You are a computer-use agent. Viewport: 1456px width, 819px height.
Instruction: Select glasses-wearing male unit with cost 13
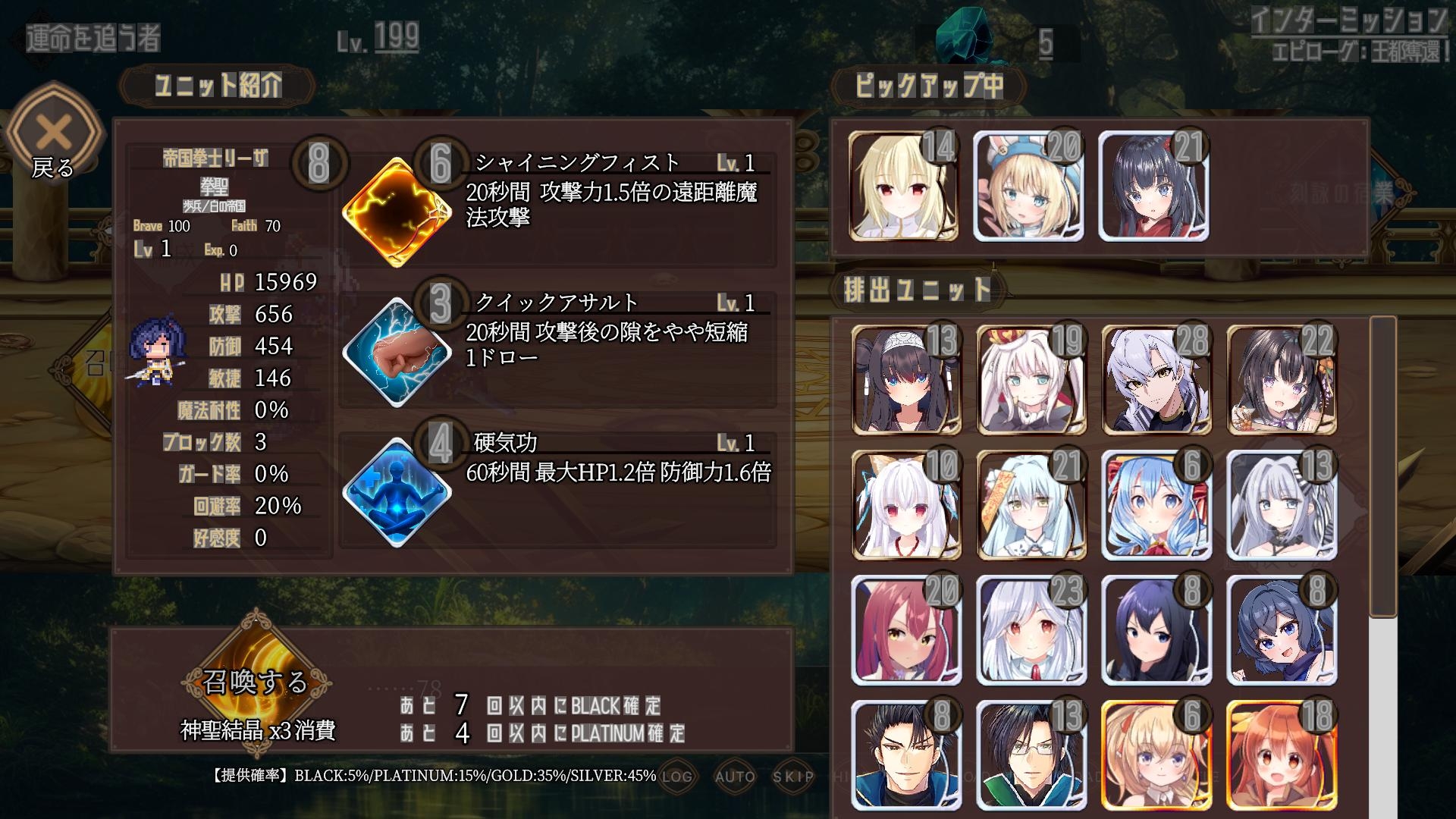tap(1031, 755)
